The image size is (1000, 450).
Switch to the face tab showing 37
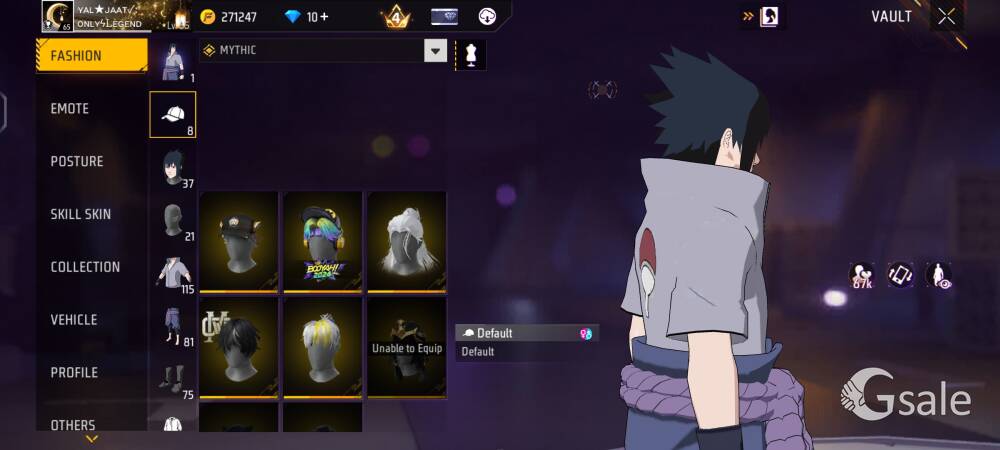[x=173, y=168]
